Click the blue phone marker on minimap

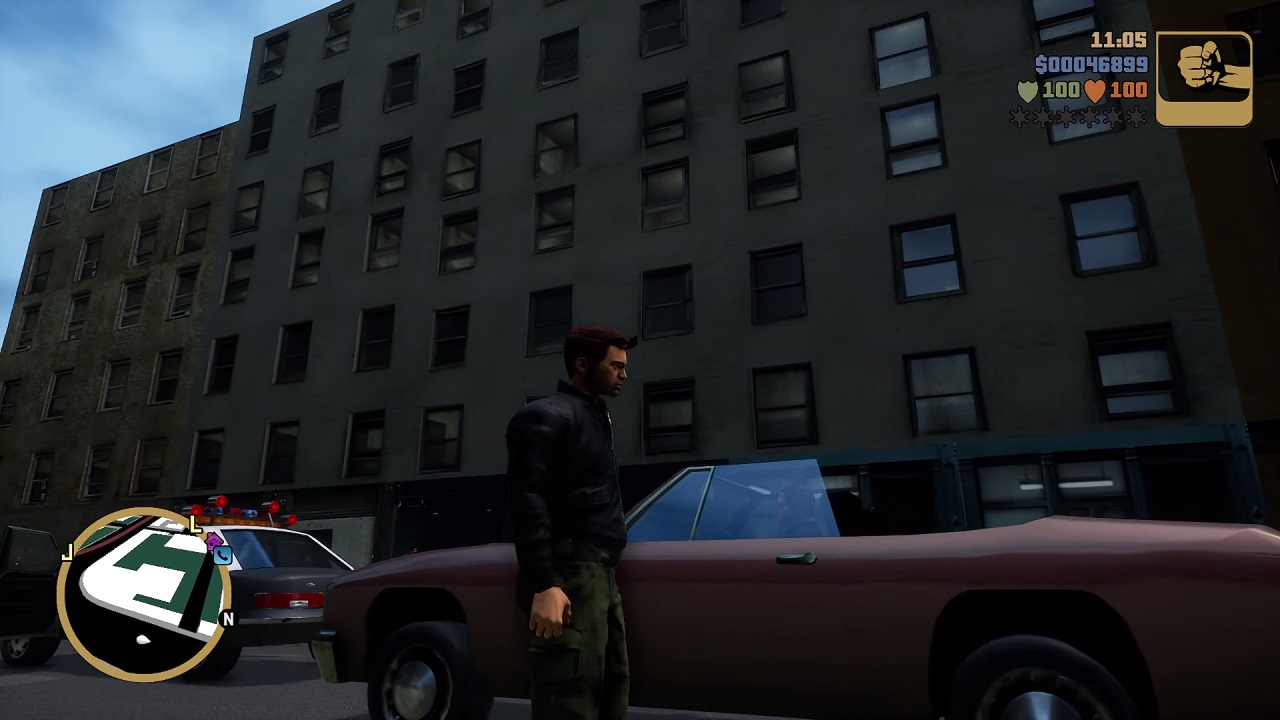(222, 556)
